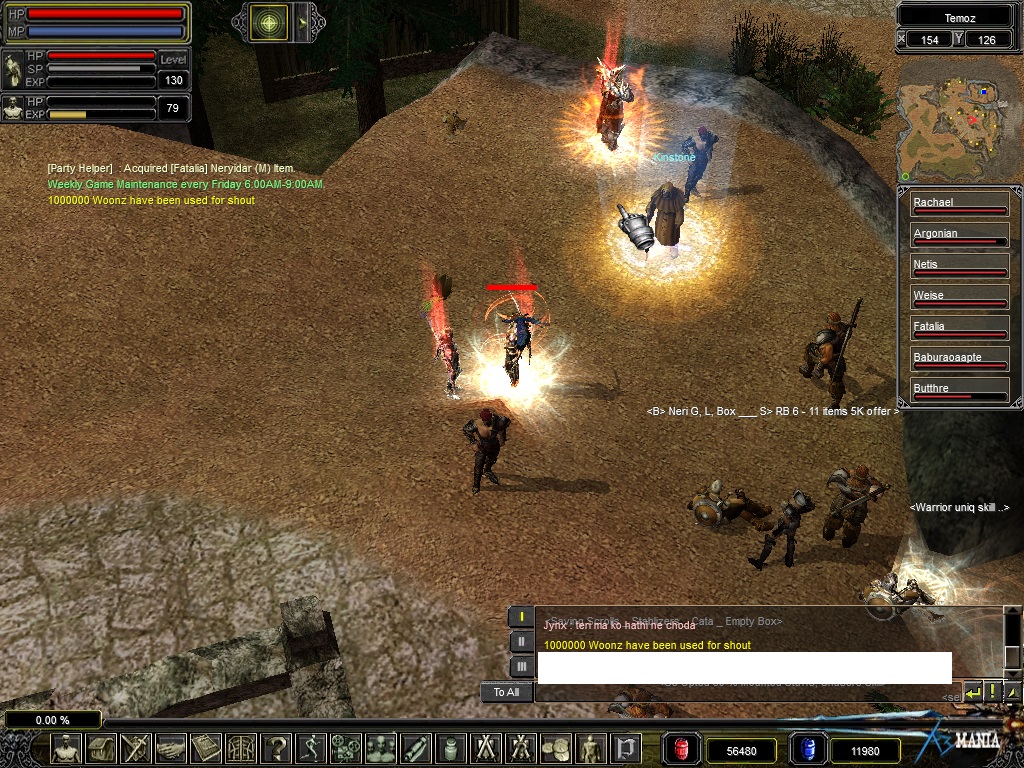Open the question mark help icon

[276, 748]
